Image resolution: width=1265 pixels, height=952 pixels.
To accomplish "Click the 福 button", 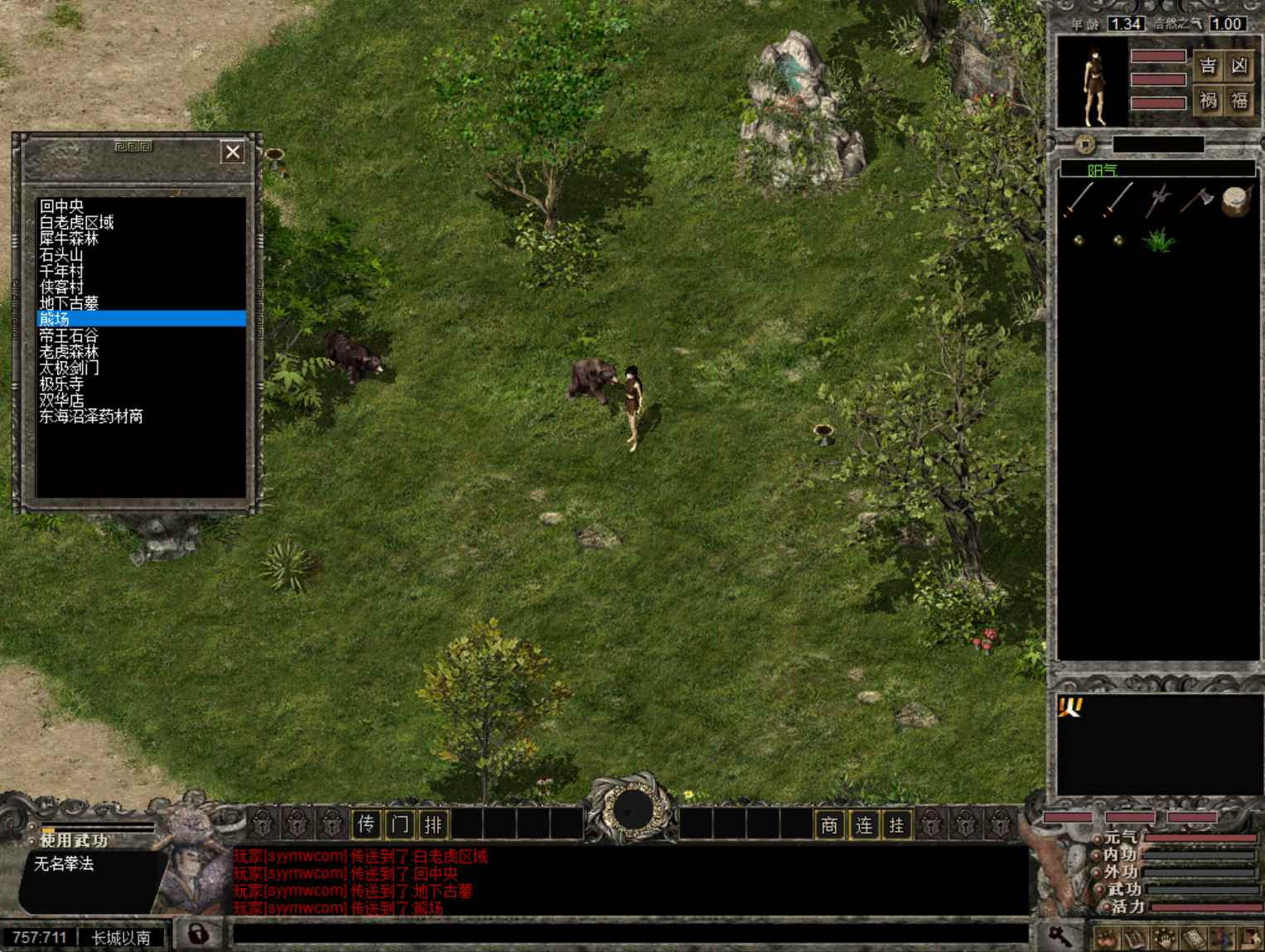I will click(x=1239, y=101).
